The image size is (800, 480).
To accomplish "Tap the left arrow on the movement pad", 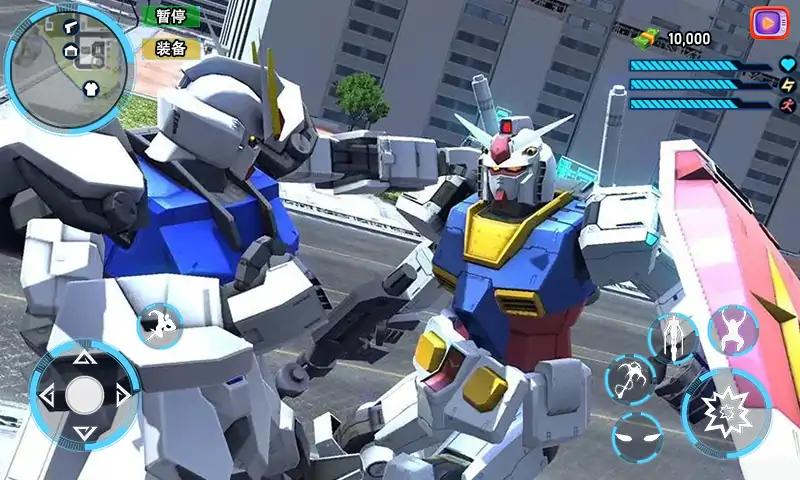I will coord(46,395).
